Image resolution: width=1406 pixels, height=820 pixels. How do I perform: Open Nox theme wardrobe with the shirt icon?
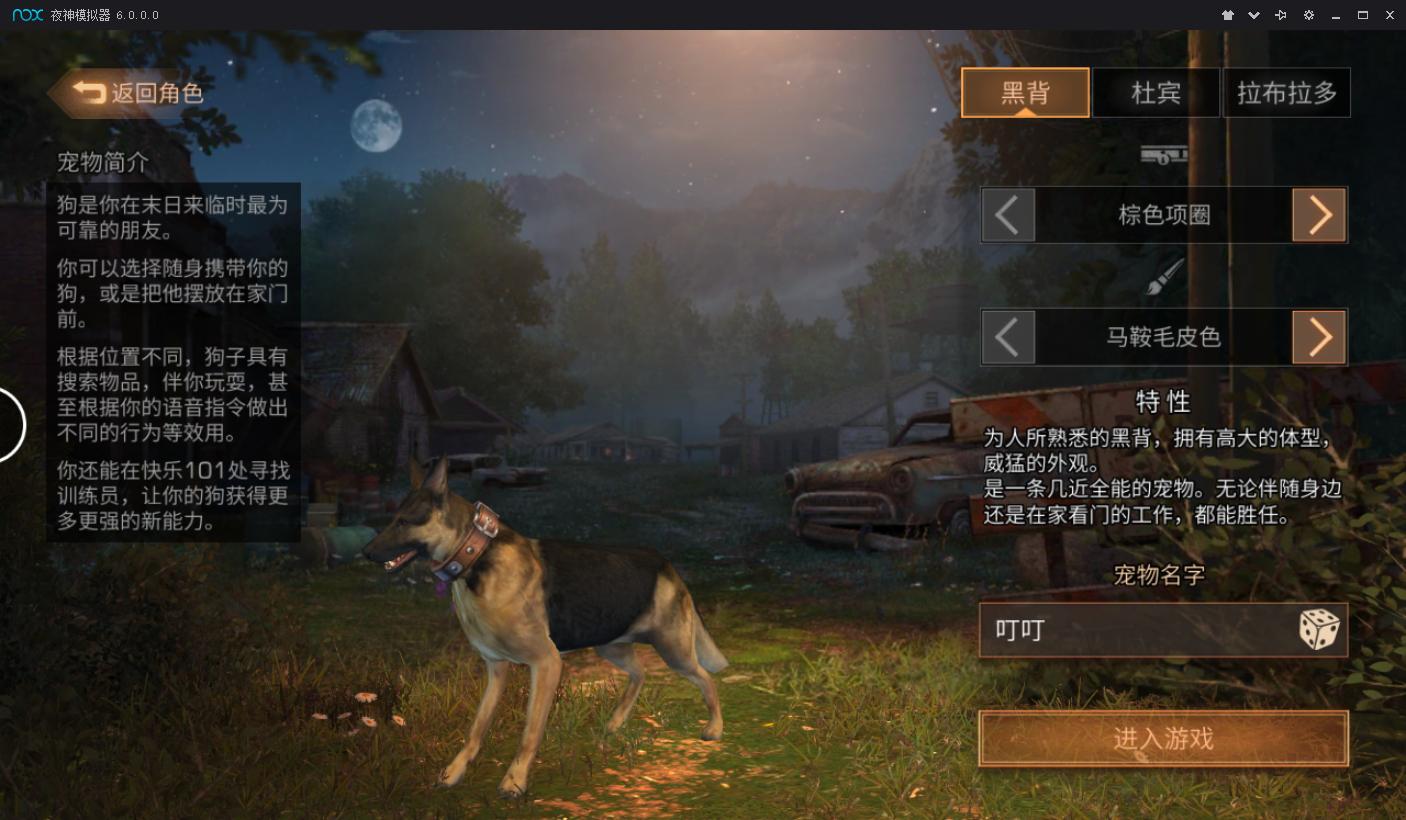coord(1228,15)
